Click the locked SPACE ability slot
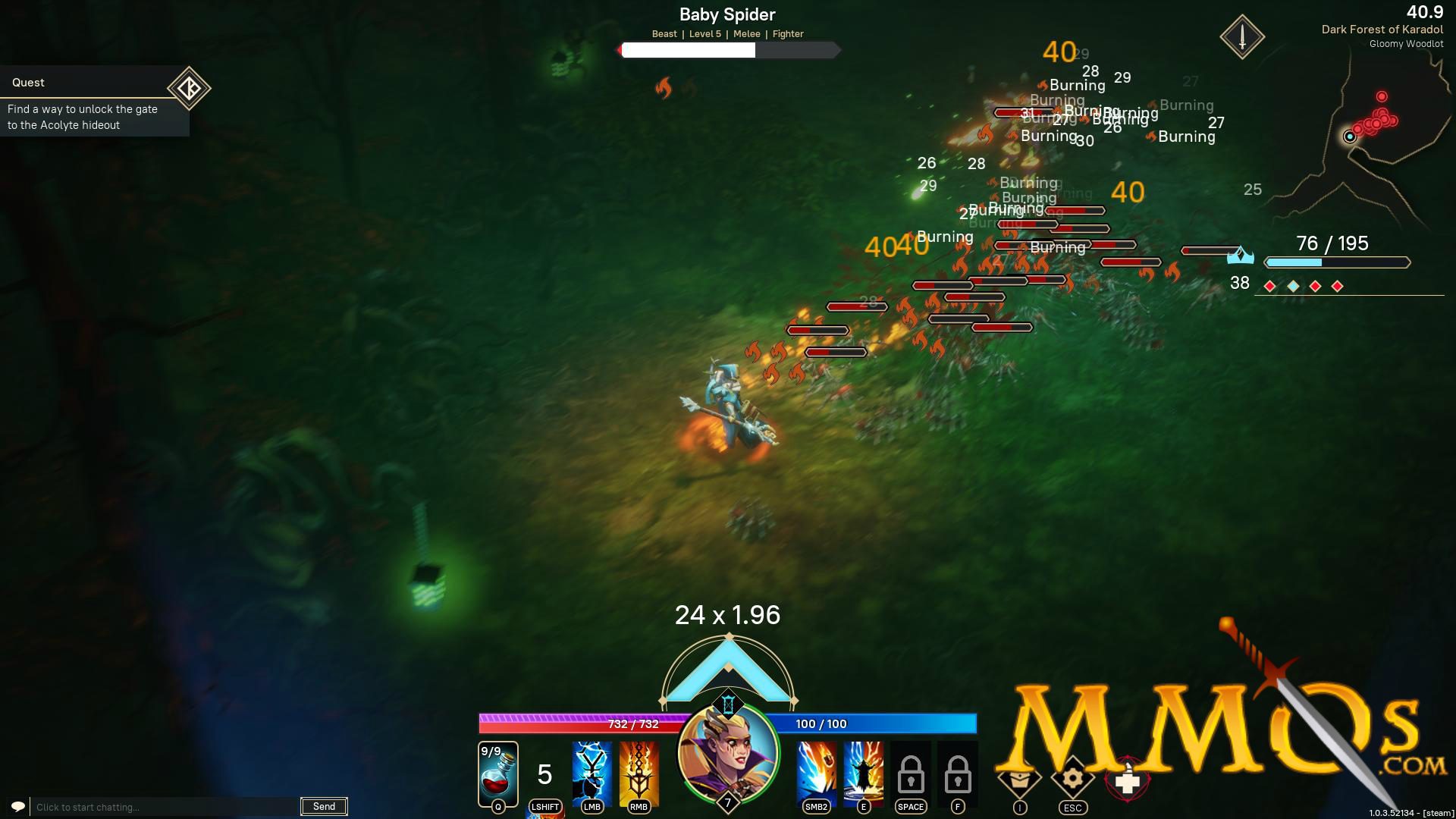The height and width of the screenshot is (819, 1456). point(910,773)
